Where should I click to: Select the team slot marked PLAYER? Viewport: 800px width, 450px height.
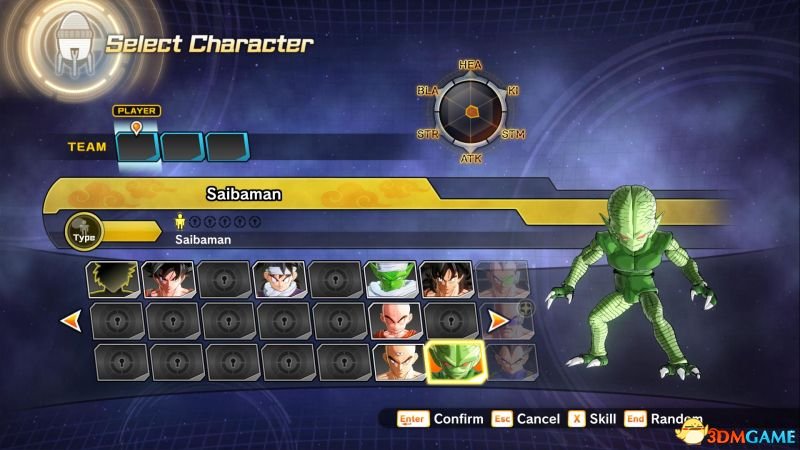pyautogui.click(x=137, y=147)
